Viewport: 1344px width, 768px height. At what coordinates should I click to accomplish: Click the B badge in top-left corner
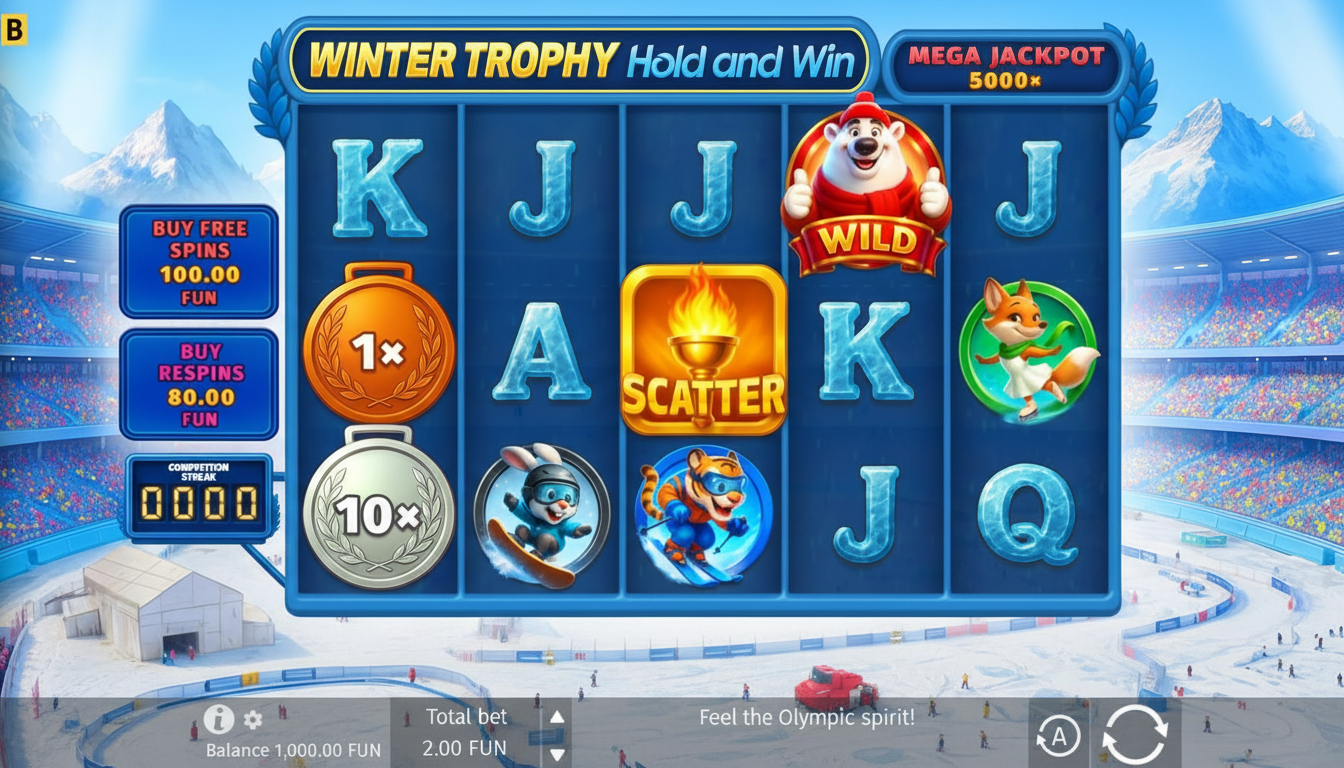pyautogui.click(x=13, y=30)
